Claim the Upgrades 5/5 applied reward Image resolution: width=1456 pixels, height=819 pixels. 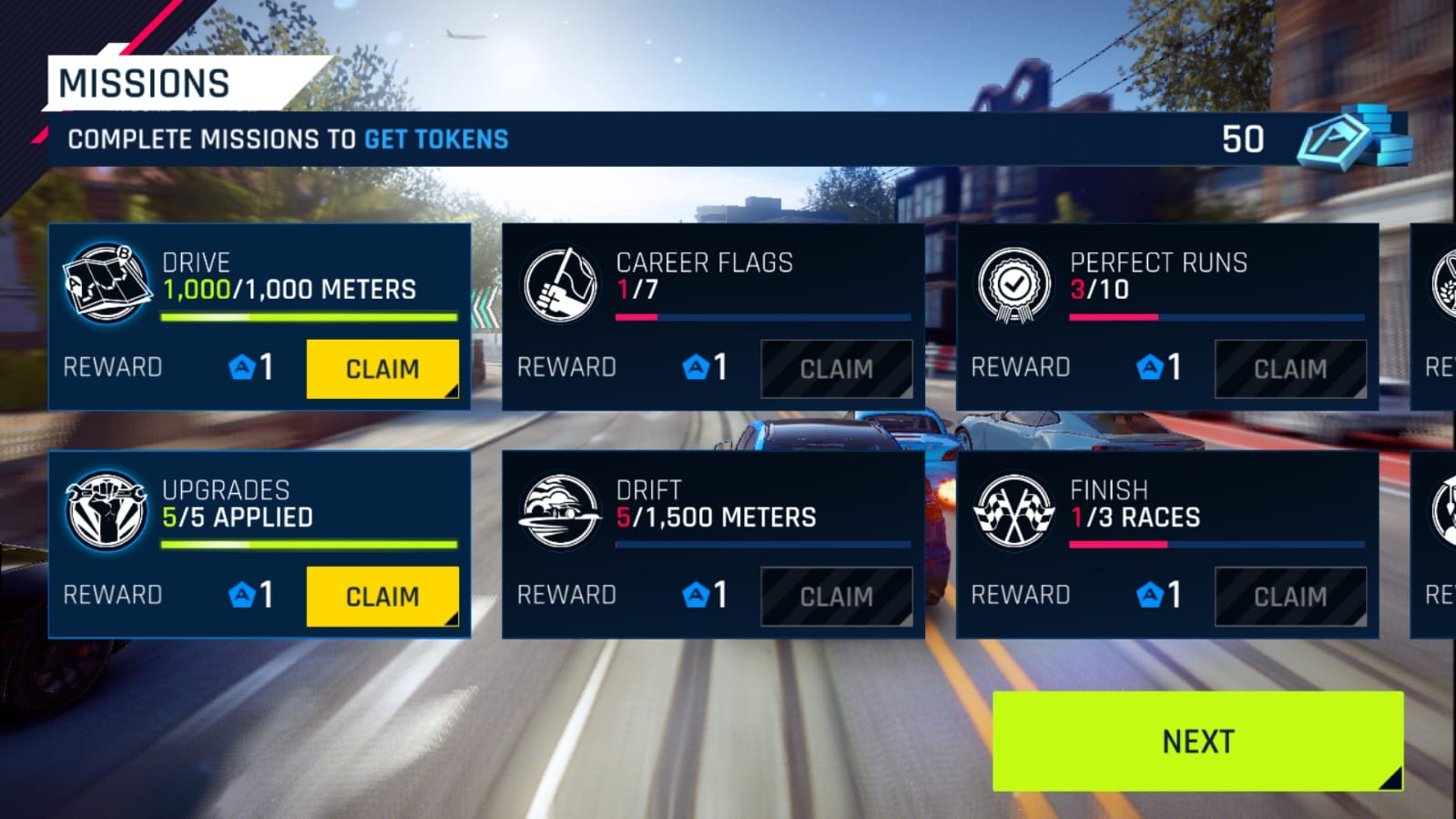point(382,596)
